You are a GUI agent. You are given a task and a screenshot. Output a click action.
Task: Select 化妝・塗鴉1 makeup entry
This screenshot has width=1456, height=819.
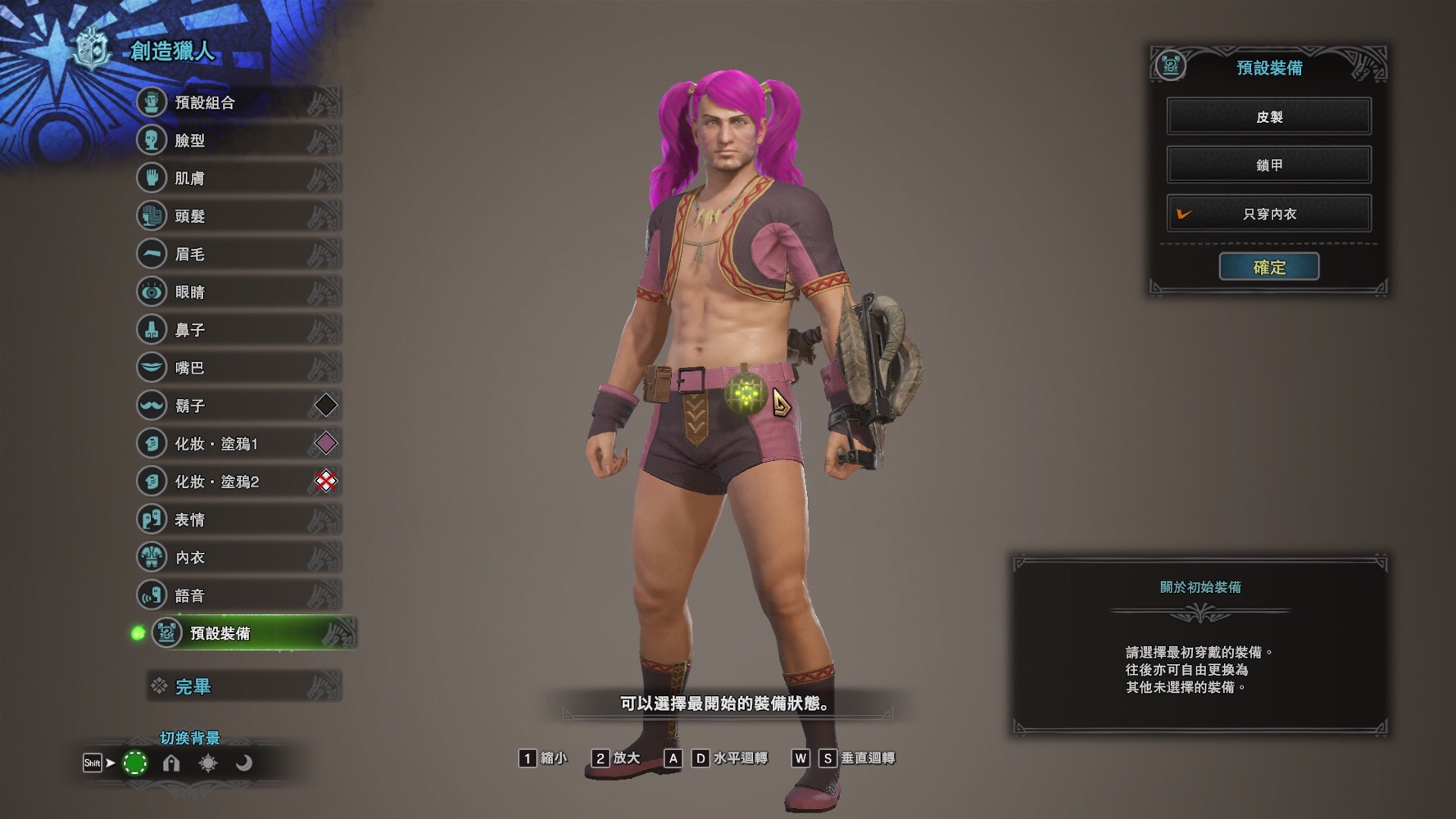[x=238, y=443]
